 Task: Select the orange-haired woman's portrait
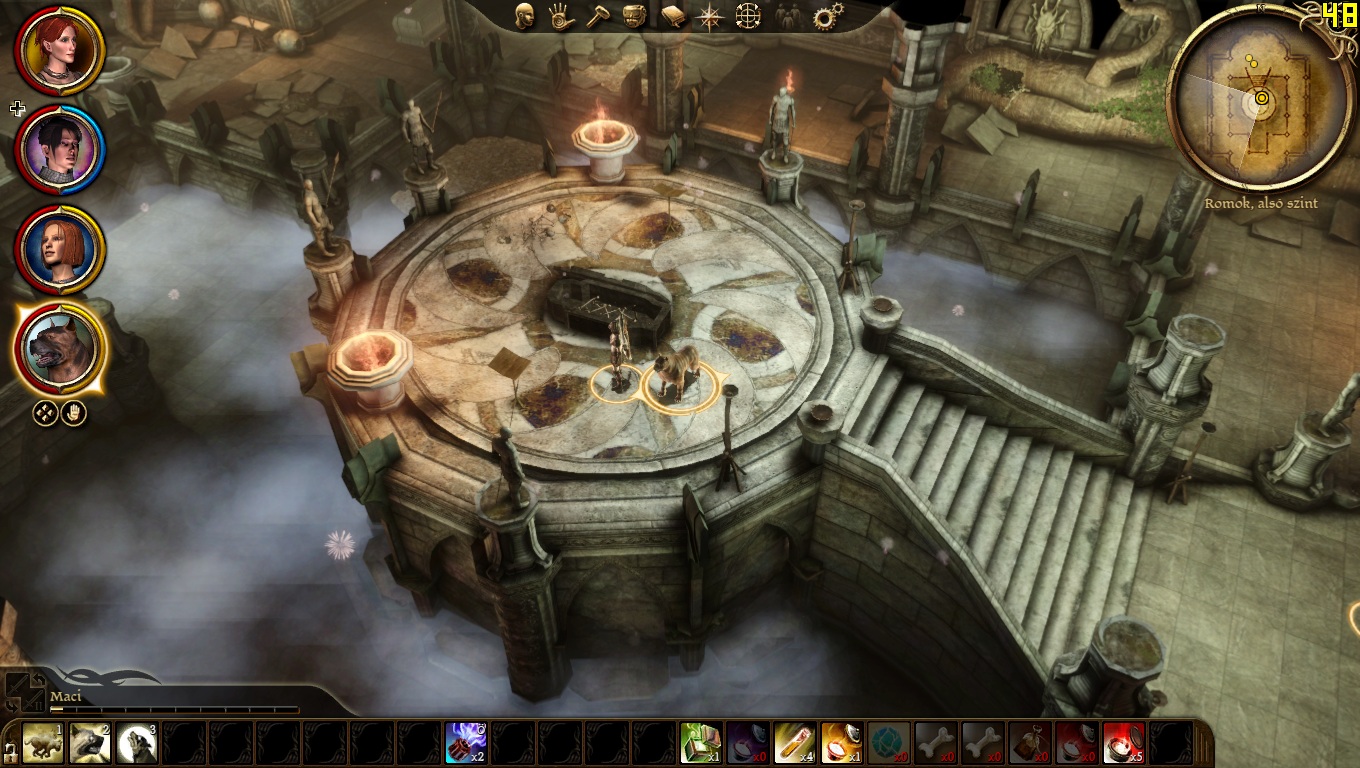point(59,249)
